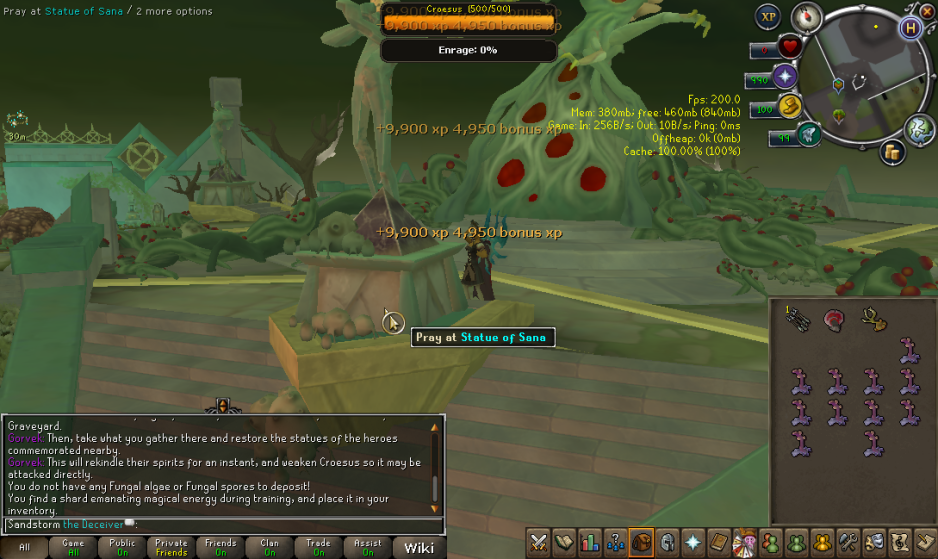This screenshot has height=559, width=938.
Task: Open the money pouch coins icon
Action: click(893, 152)
